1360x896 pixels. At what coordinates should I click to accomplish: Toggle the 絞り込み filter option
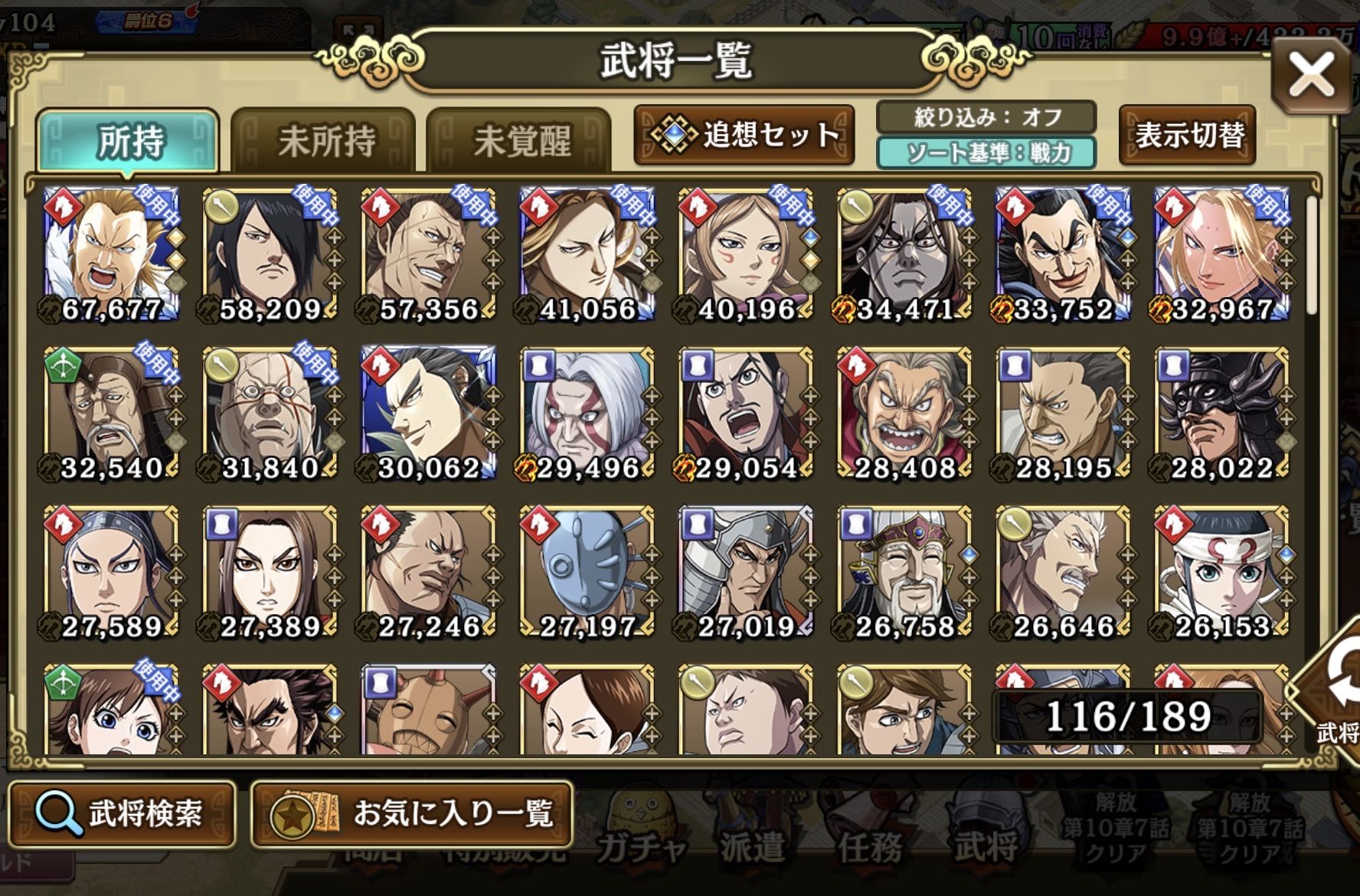986,117
